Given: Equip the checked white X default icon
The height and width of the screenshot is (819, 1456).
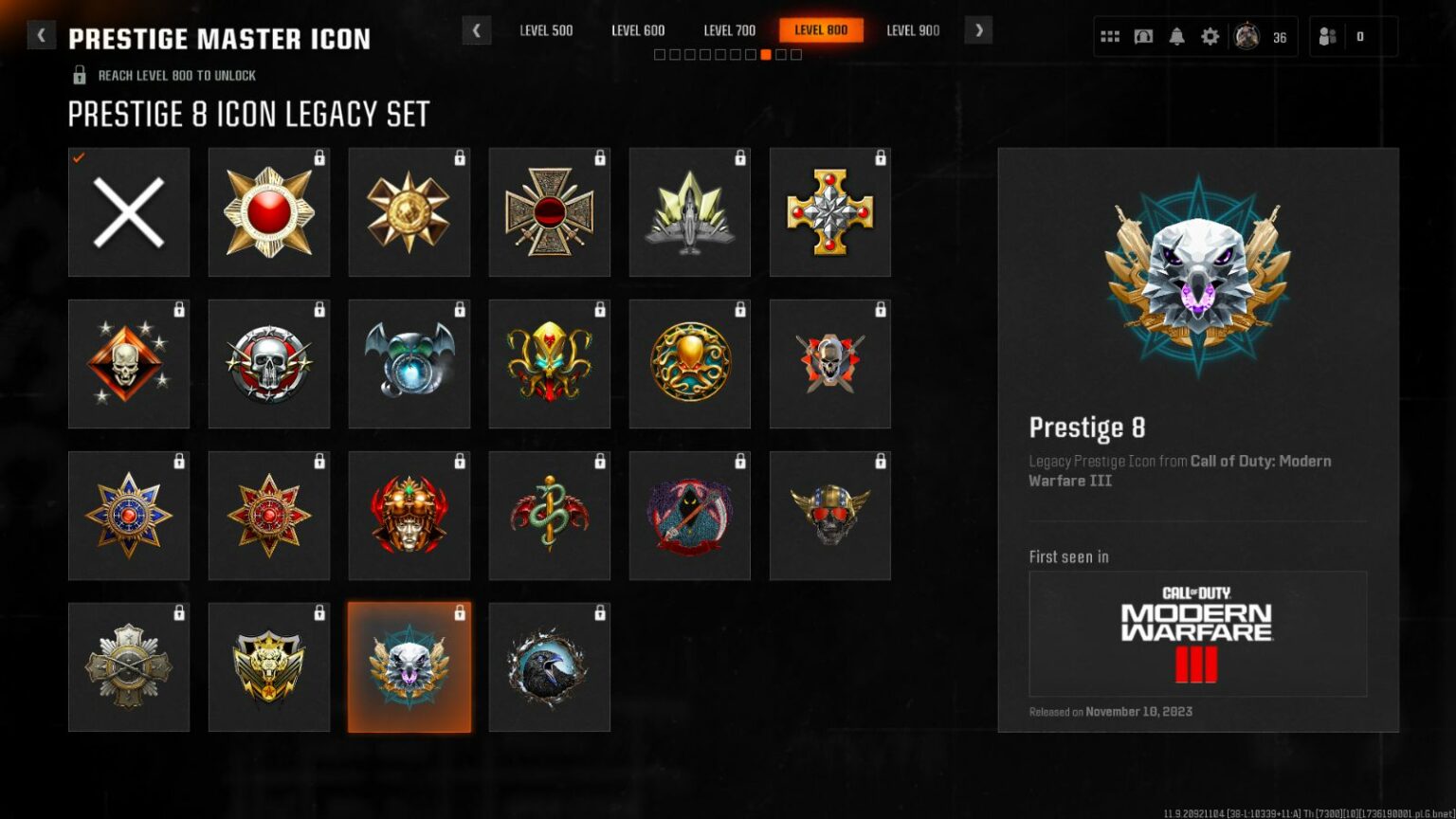Looking at the screenshot, I should pos(129,211).
